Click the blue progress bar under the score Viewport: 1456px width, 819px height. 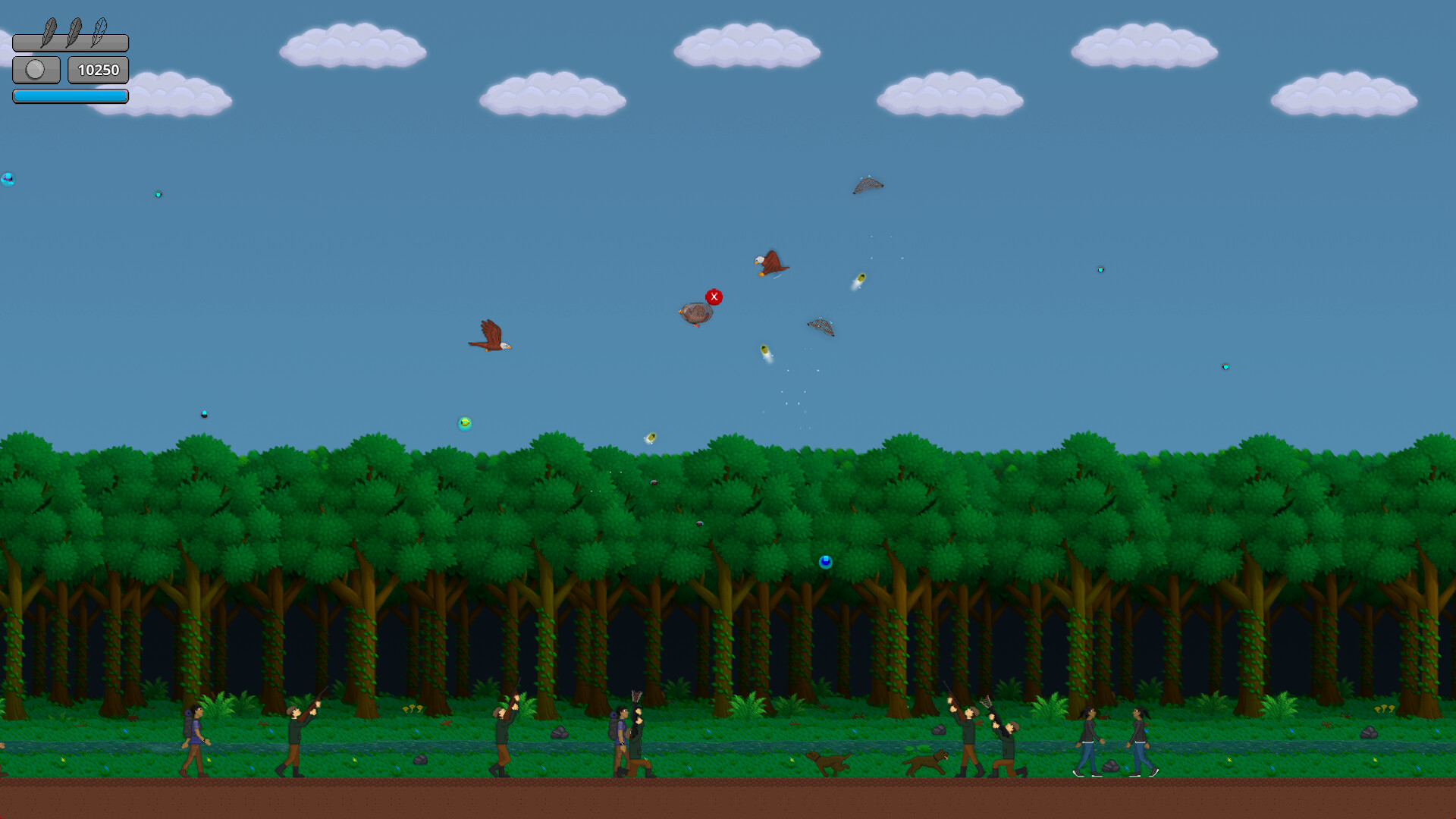click(x=70, y=96)
